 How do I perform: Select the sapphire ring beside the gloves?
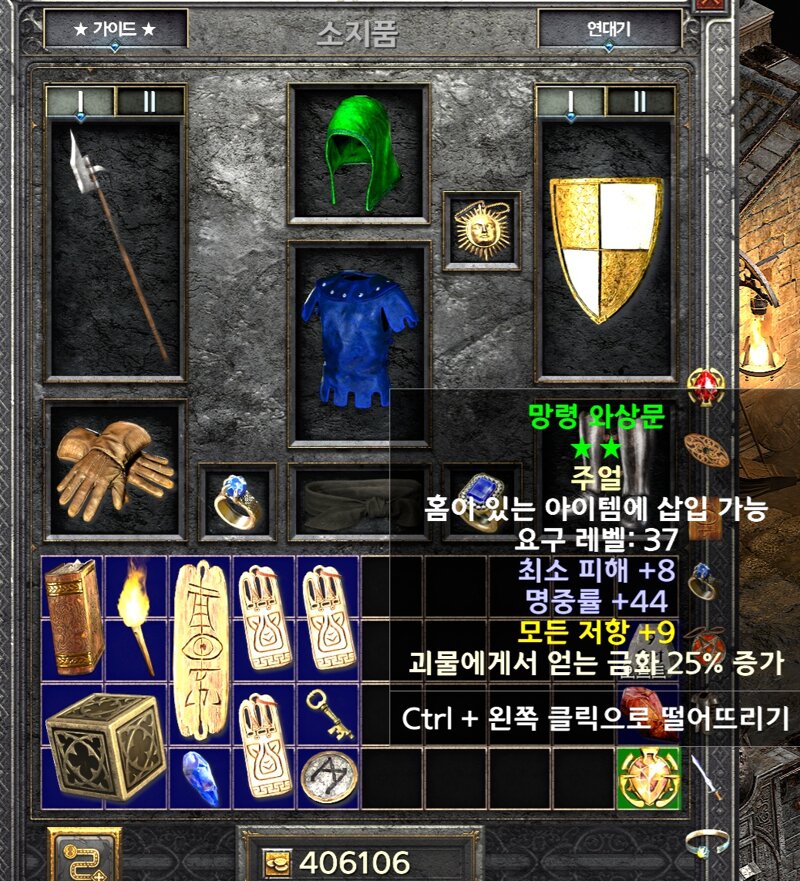(236, 497)
